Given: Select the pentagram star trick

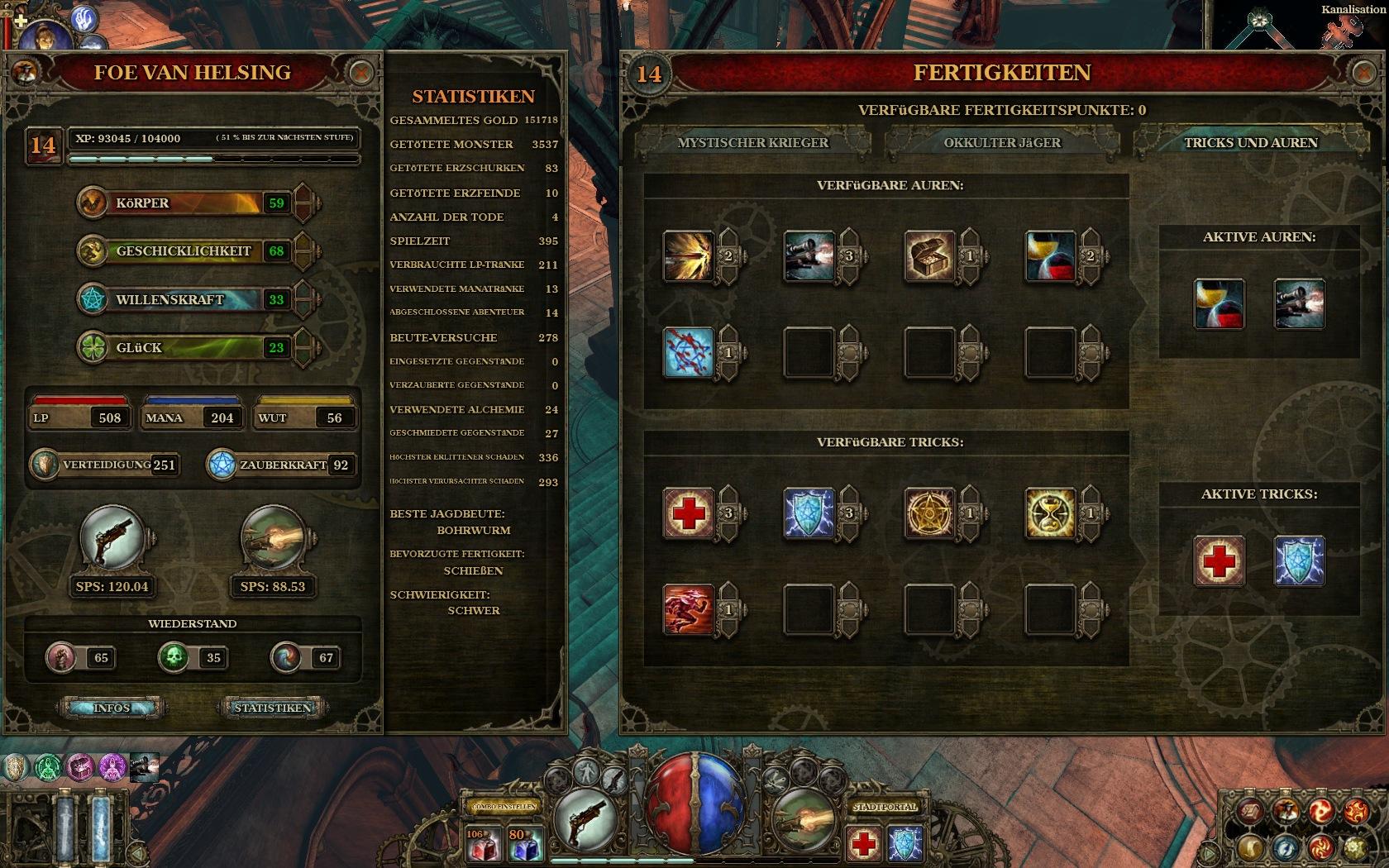Looking at the screenshot, I should pyautogui.click(x=929, y=513).
